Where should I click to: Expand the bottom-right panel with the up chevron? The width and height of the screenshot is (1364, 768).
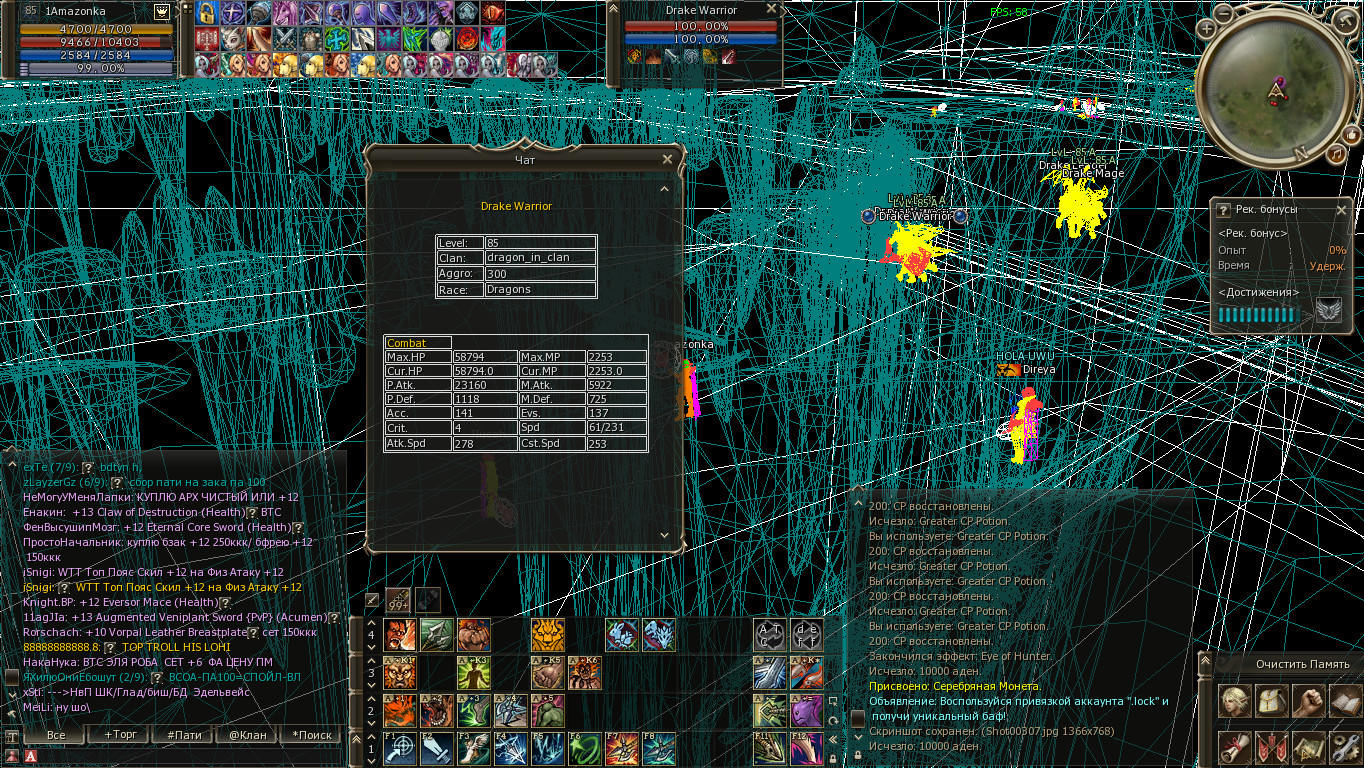point(1205,660)
